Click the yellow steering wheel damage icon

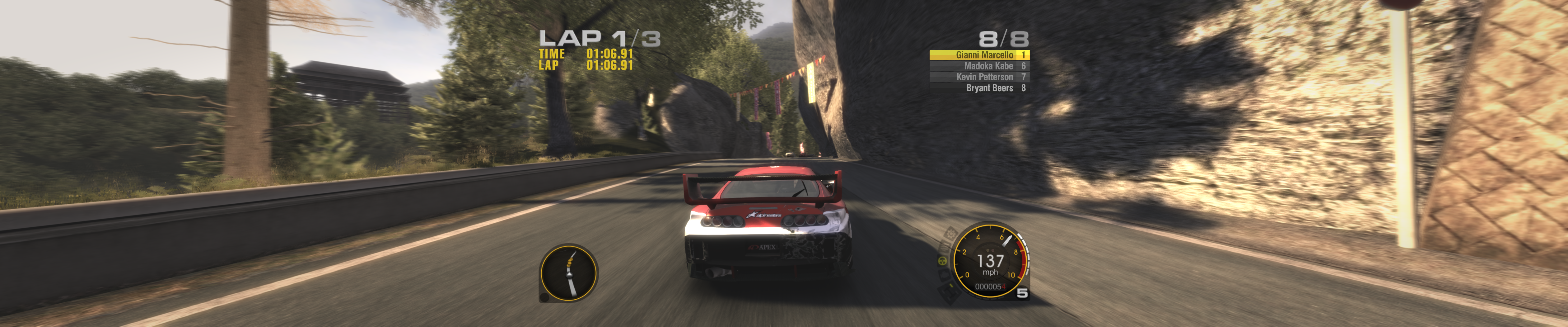pyautogui.click(x=942, y=261)
